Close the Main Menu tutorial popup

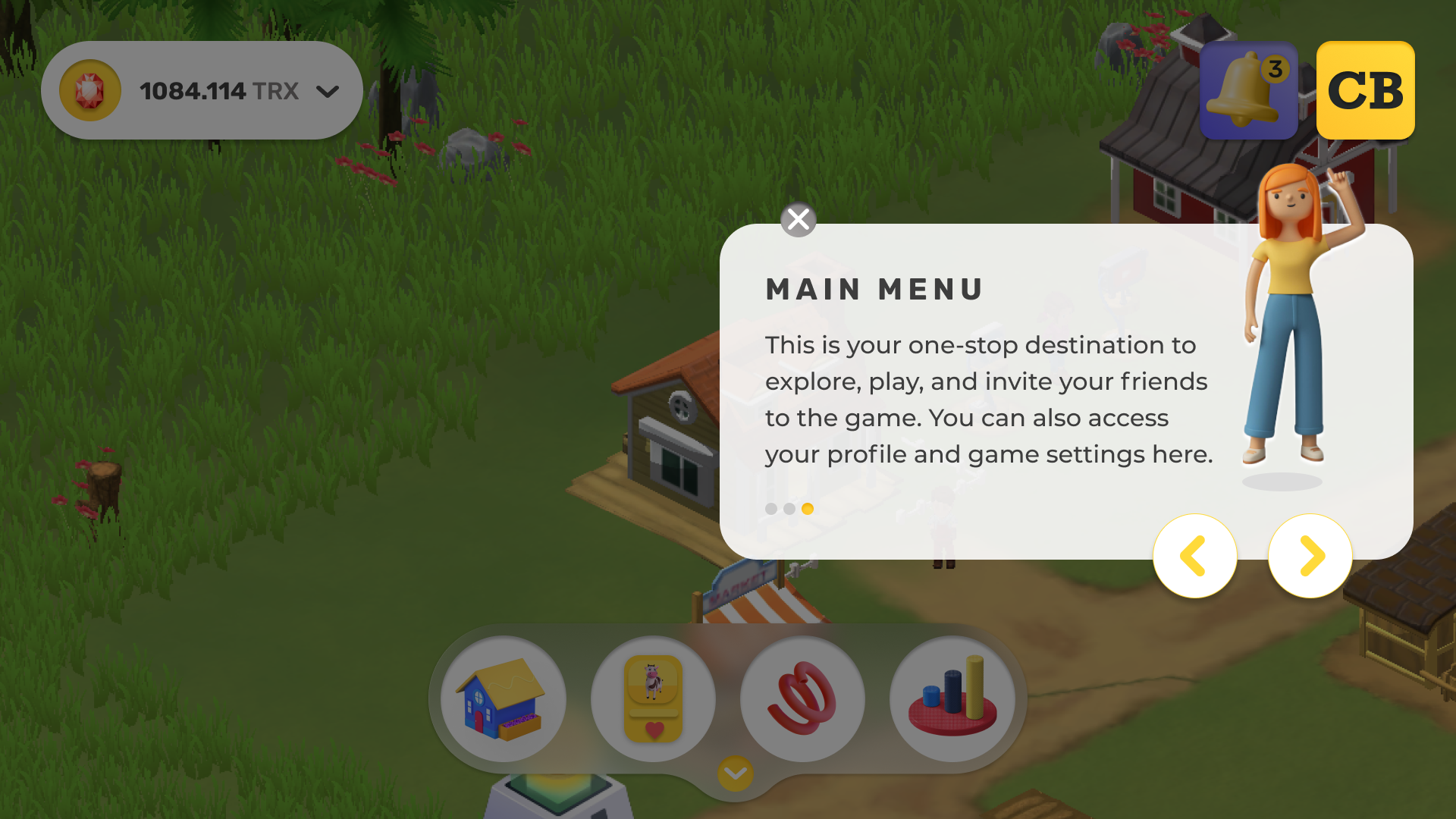(x=798, y=220)
